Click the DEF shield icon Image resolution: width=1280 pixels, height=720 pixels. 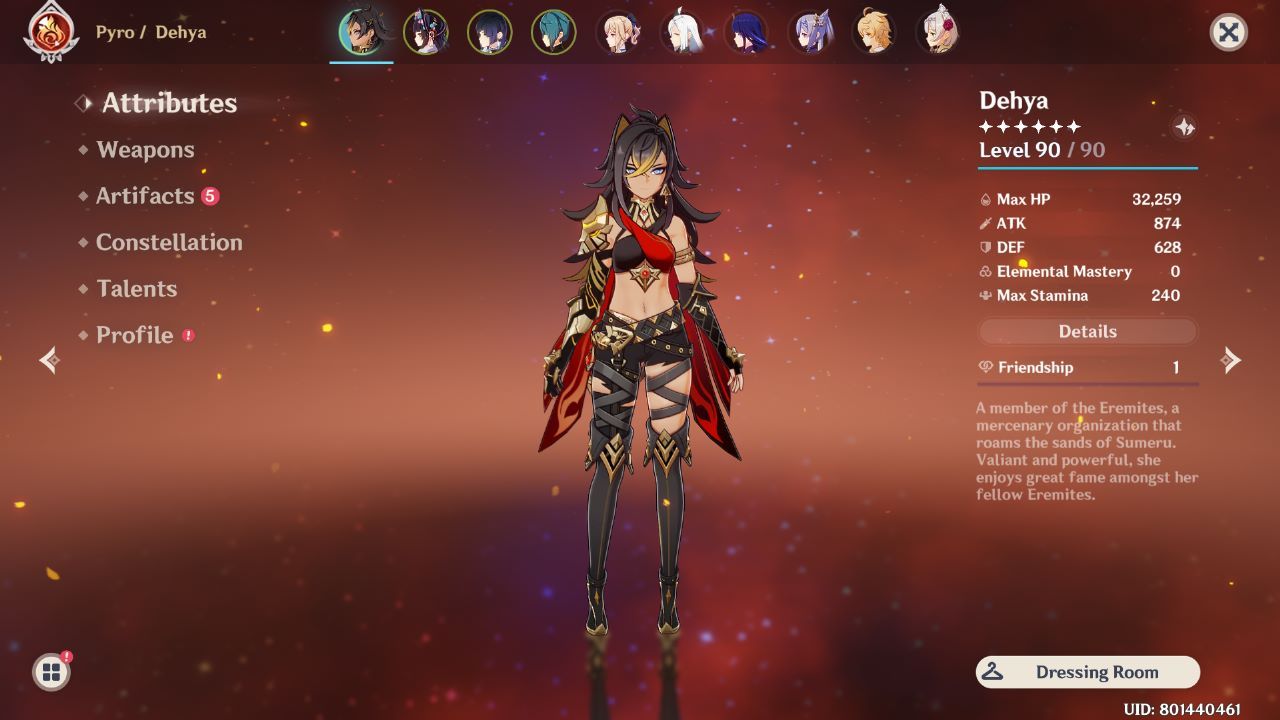pyautogui.click(x=984, y=247)
